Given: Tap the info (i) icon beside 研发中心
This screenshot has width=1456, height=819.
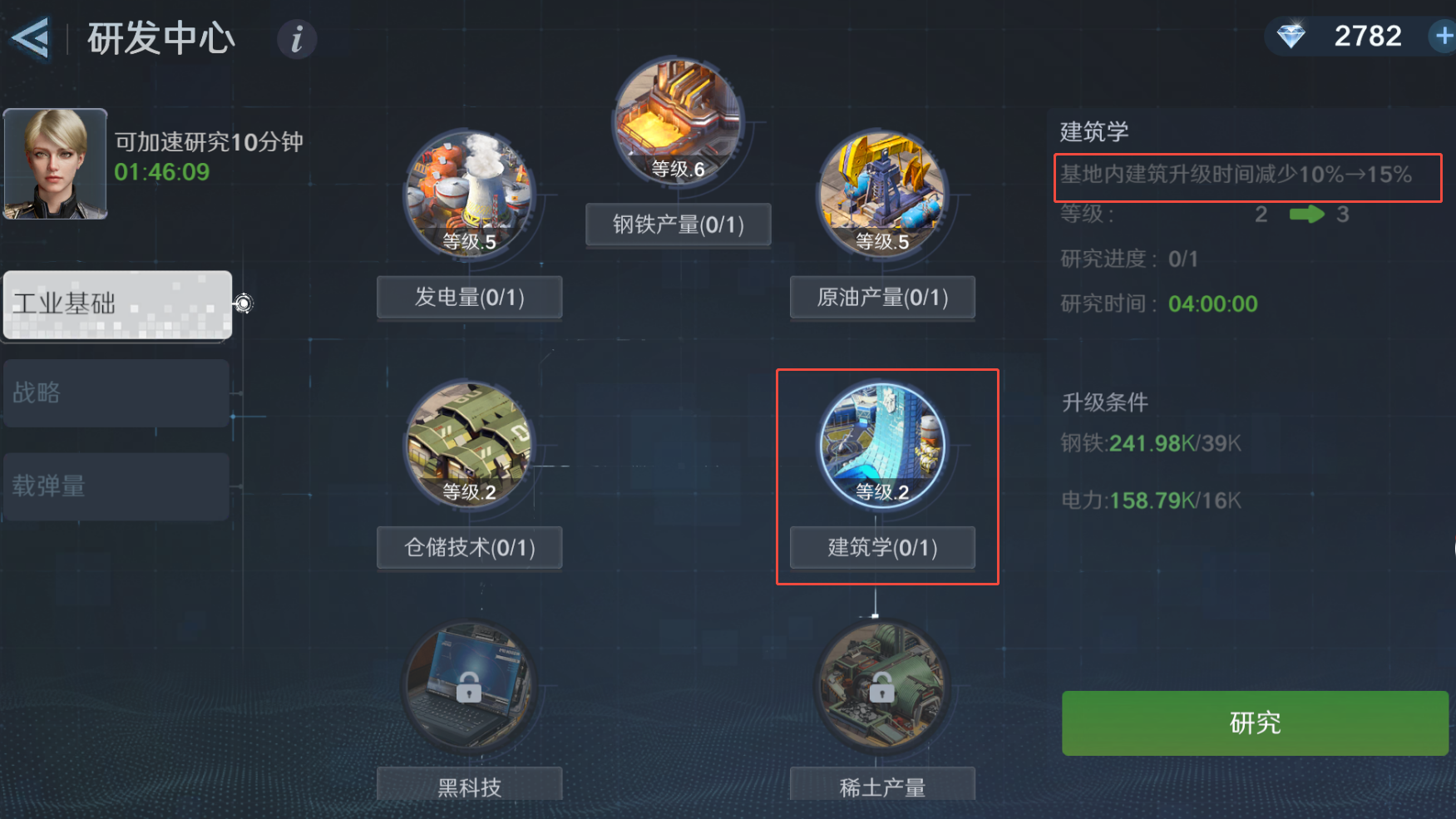Looking at the screenshot, I should [297, 39].
